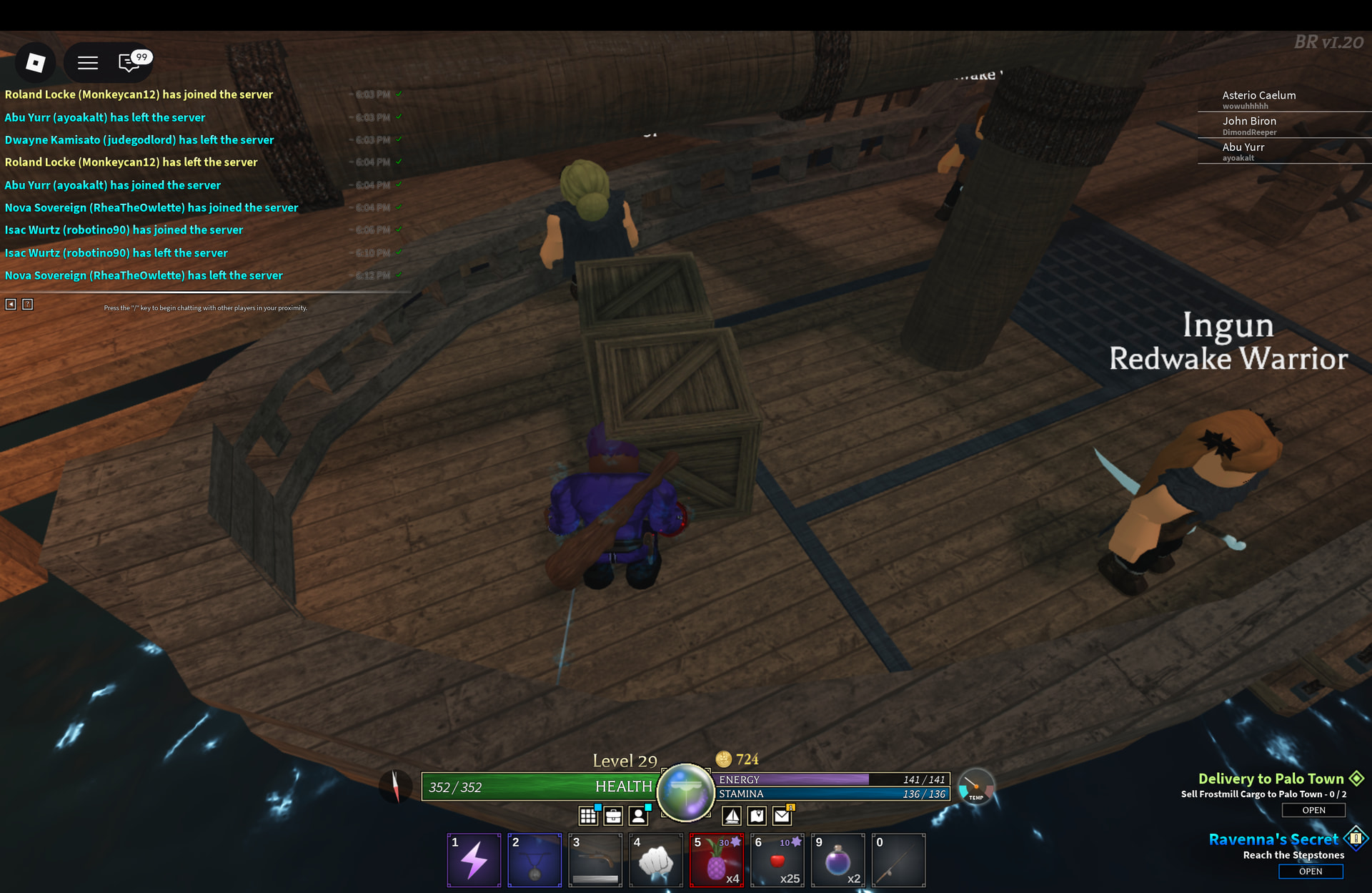Open chat help question mark button

click(28, 305)
